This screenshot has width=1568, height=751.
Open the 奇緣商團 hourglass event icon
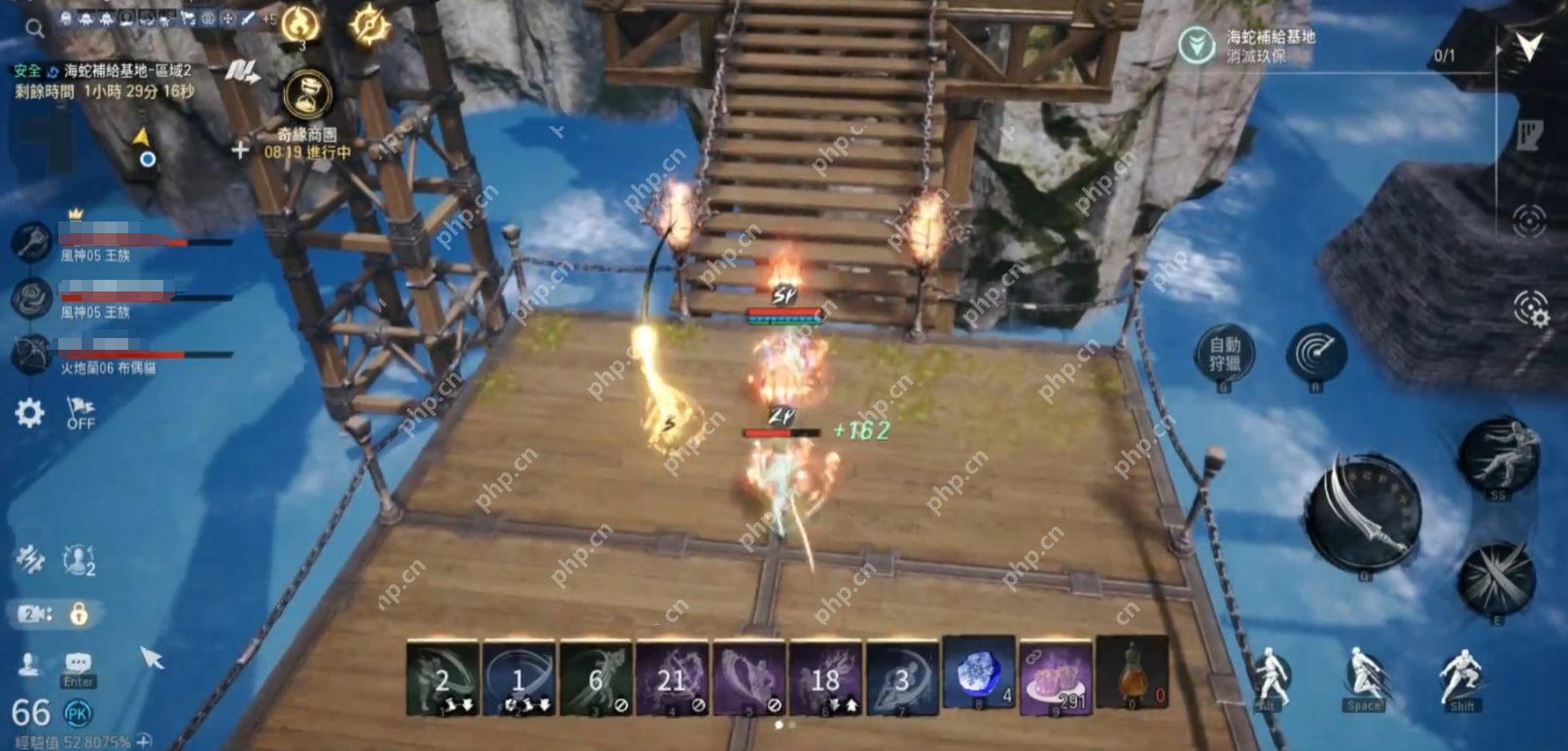coord(307,96)
